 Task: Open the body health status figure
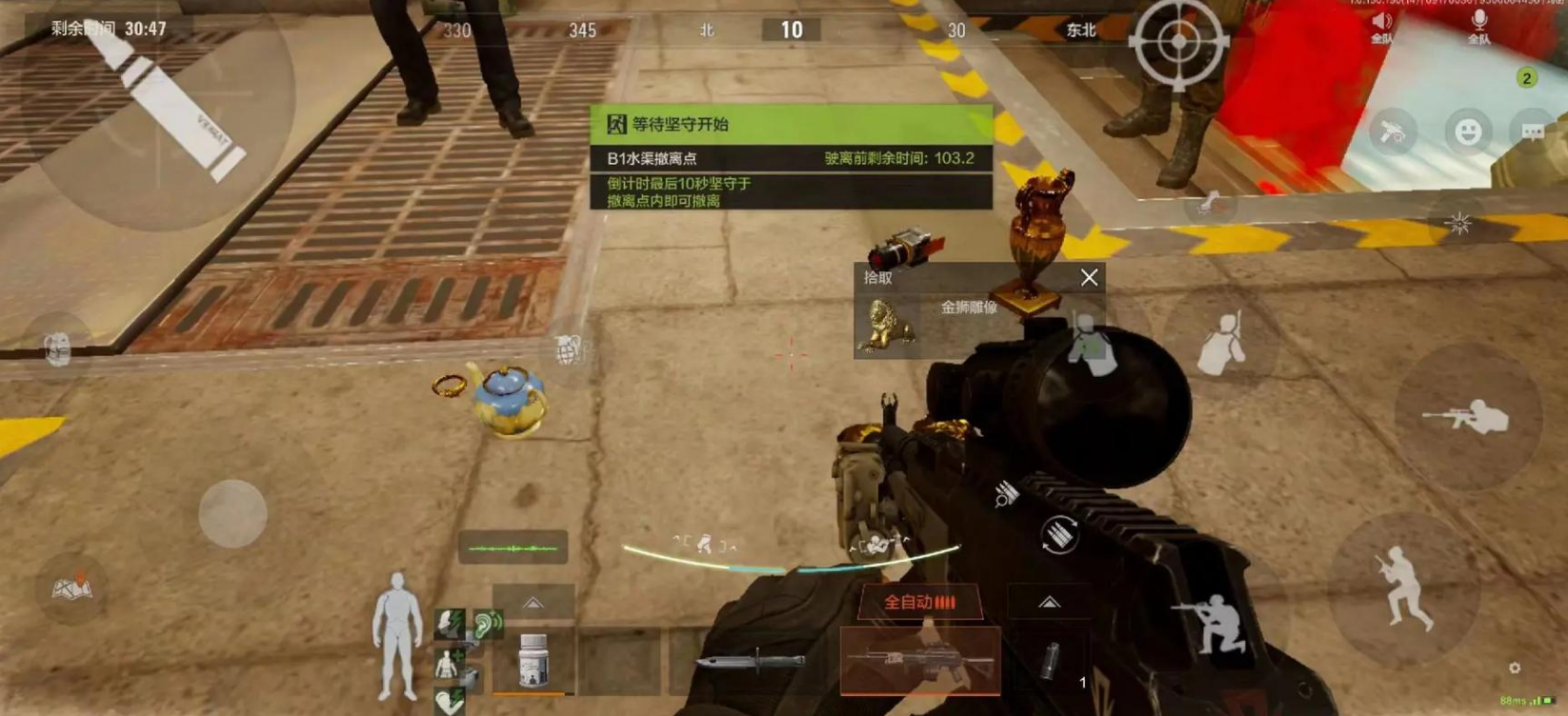click(397, 635)
